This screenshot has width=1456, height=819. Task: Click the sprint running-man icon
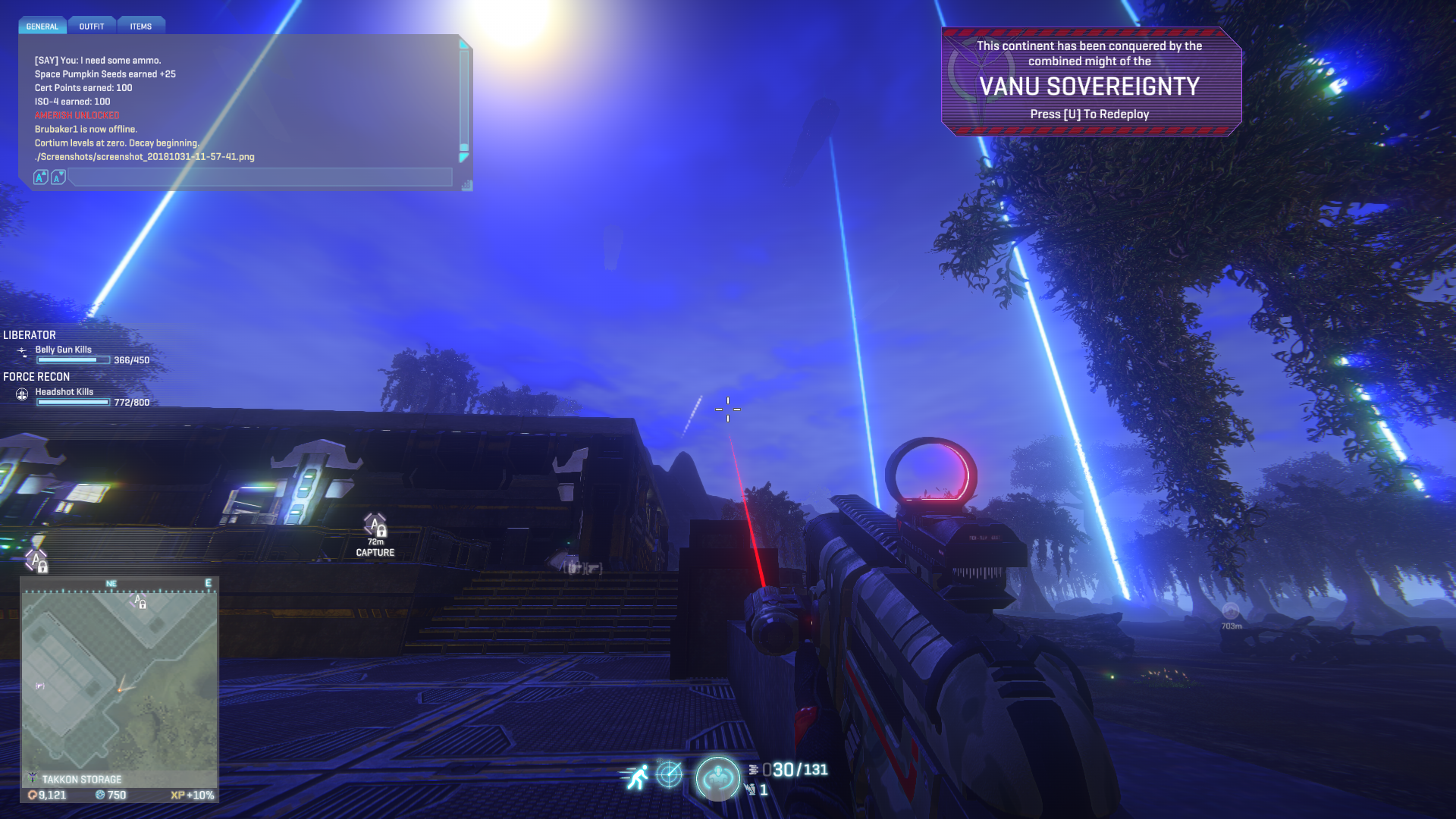point(637,776)
